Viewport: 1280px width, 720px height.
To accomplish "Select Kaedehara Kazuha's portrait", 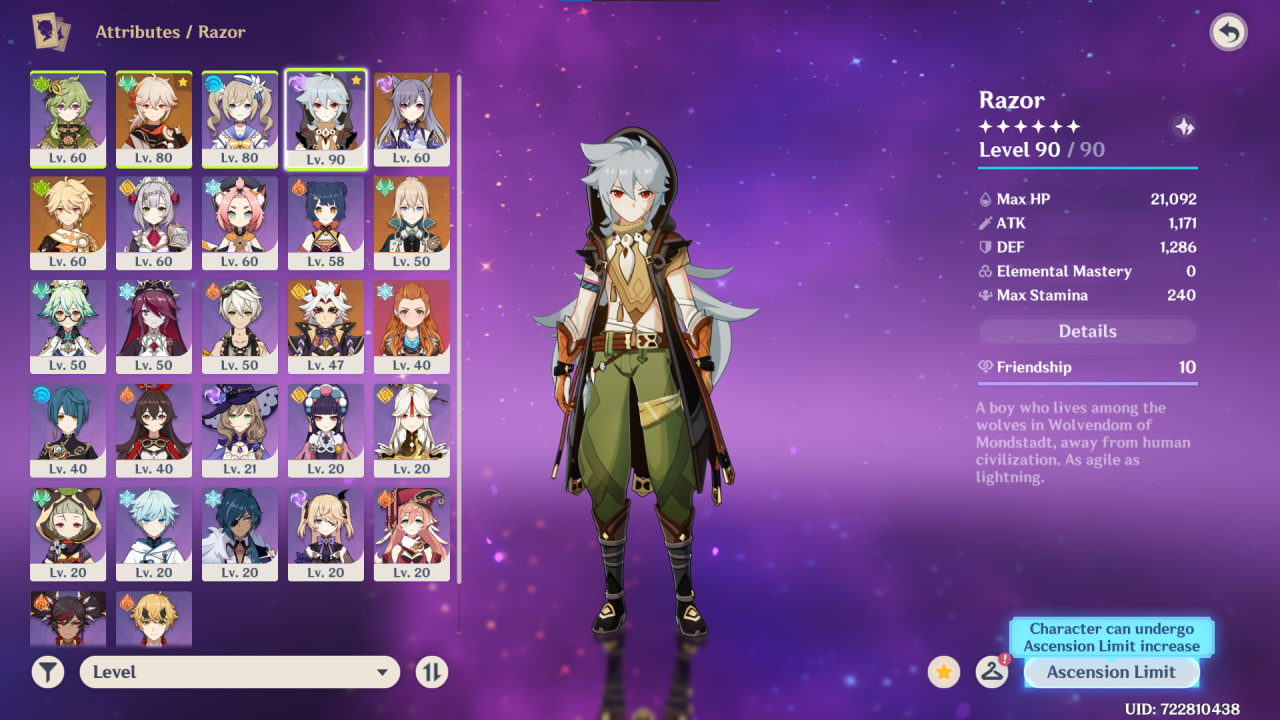I will (154, 118).
